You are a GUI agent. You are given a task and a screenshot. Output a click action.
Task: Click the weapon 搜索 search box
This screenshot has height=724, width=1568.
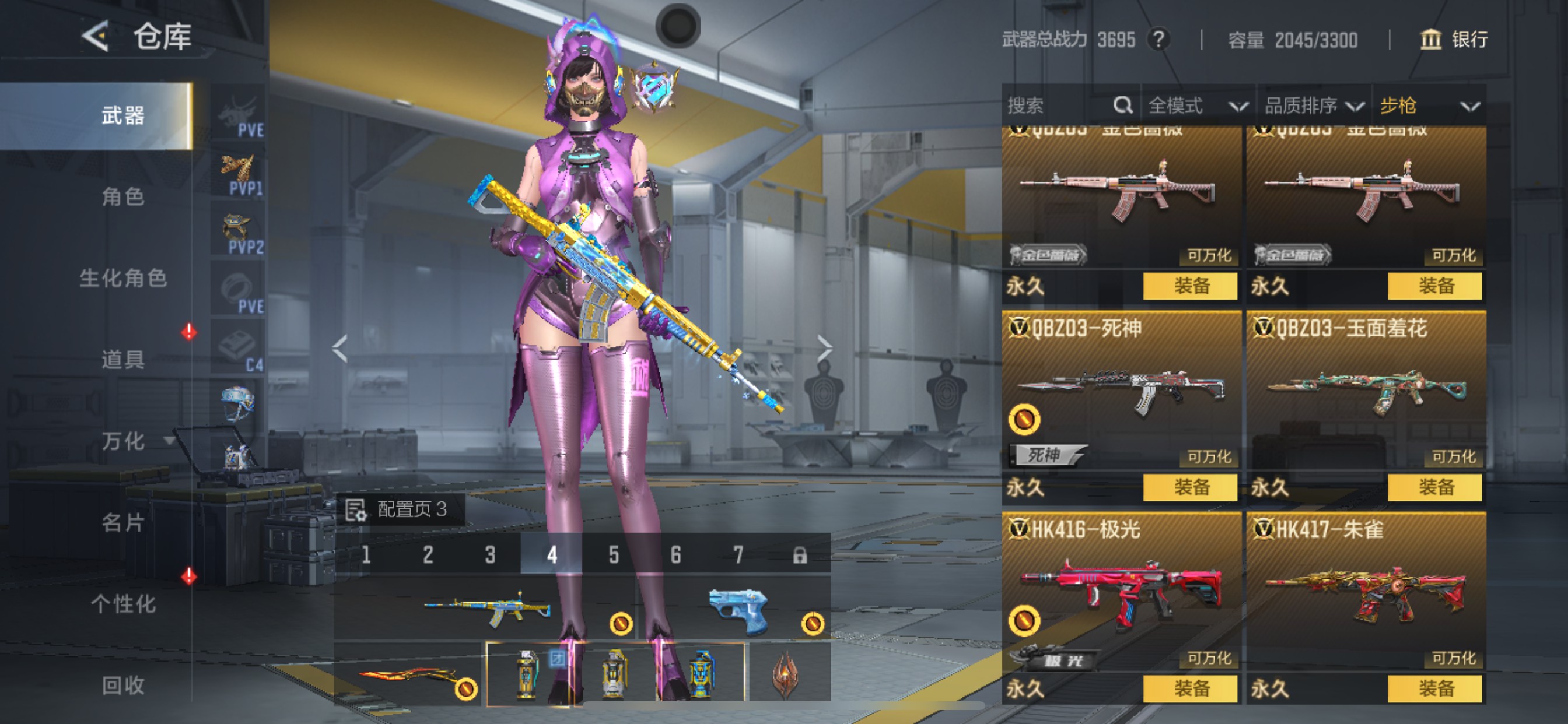click(1058, 106)
